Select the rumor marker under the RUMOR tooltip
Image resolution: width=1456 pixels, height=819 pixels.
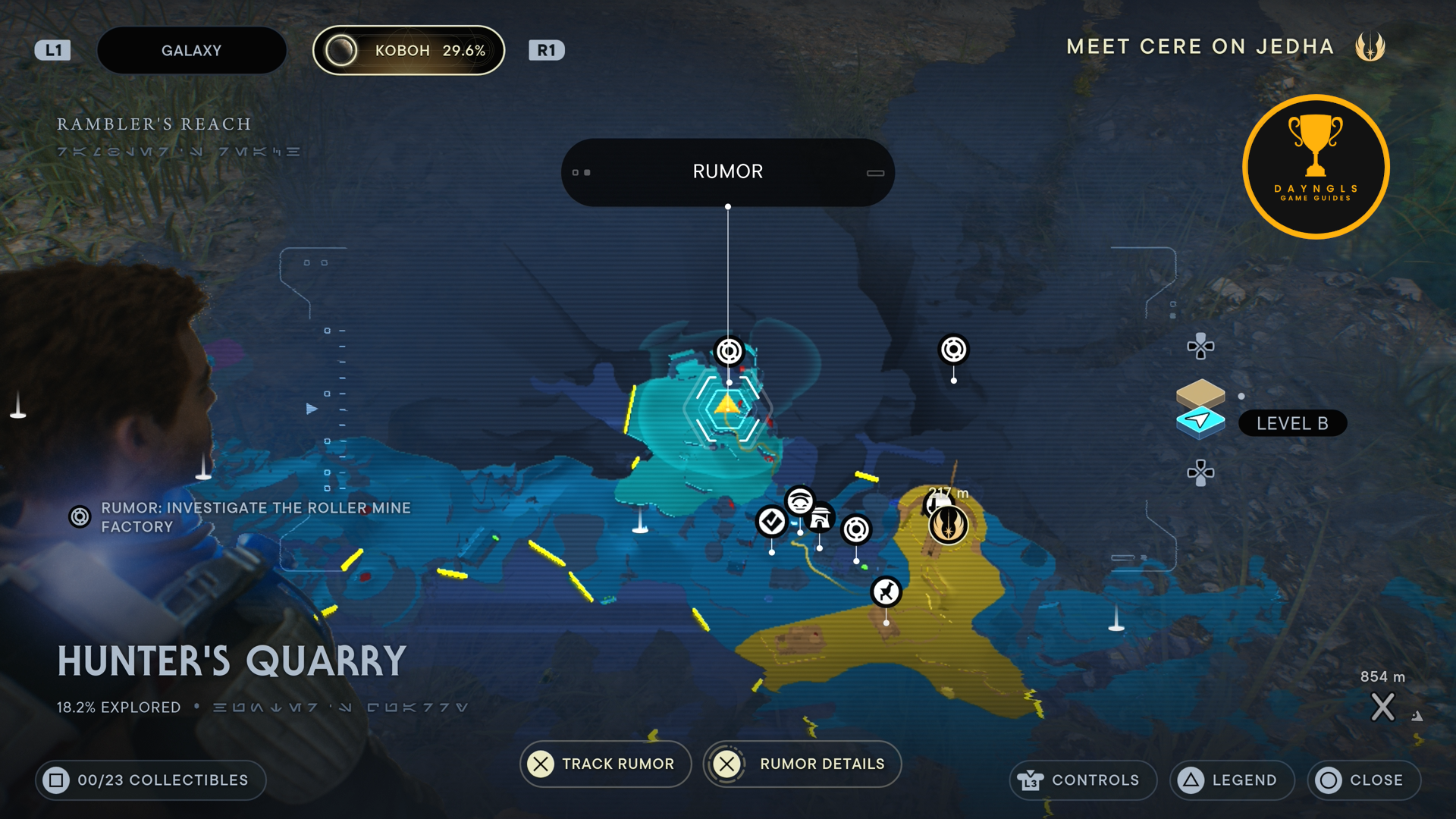[729, 351]
